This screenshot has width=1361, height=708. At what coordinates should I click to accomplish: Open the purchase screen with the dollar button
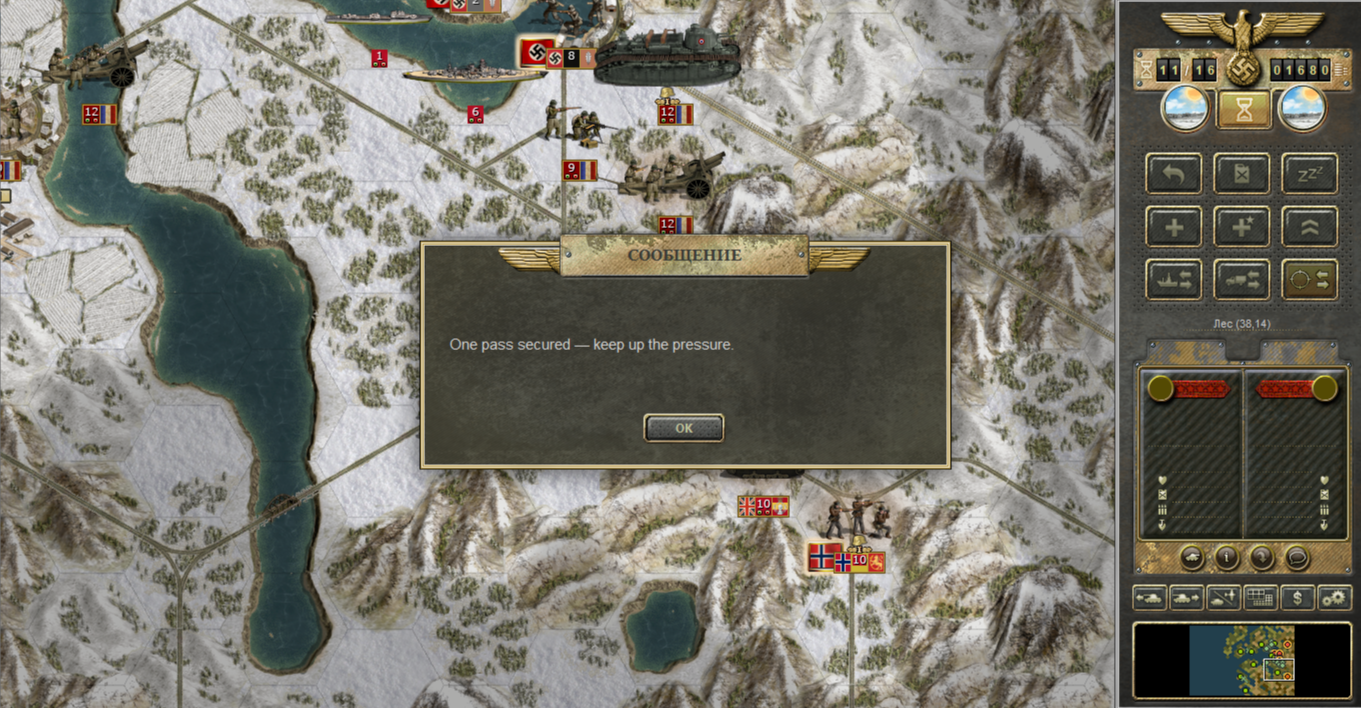click(x=1298, y=598)
